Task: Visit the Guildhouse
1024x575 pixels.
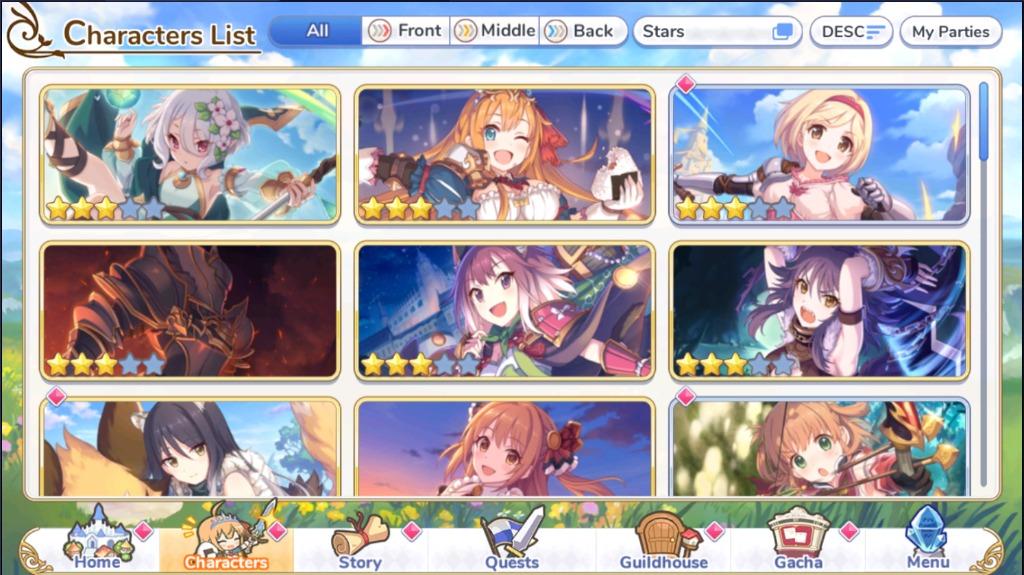Action: [x=663, y=543]
